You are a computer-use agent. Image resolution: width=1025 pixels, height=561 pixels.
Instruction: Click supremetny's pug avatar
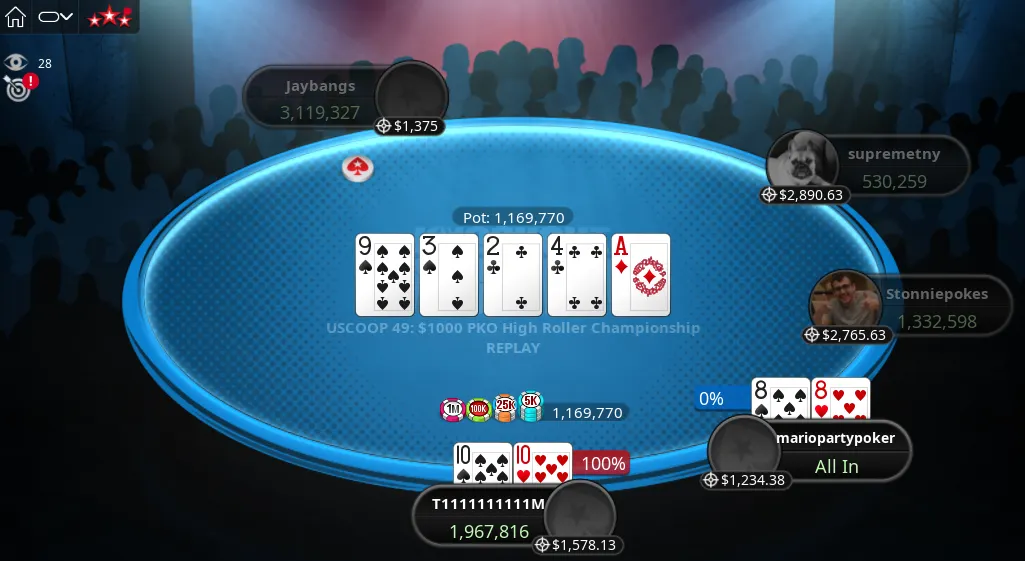pyautogui.click(x=802, y=162)
